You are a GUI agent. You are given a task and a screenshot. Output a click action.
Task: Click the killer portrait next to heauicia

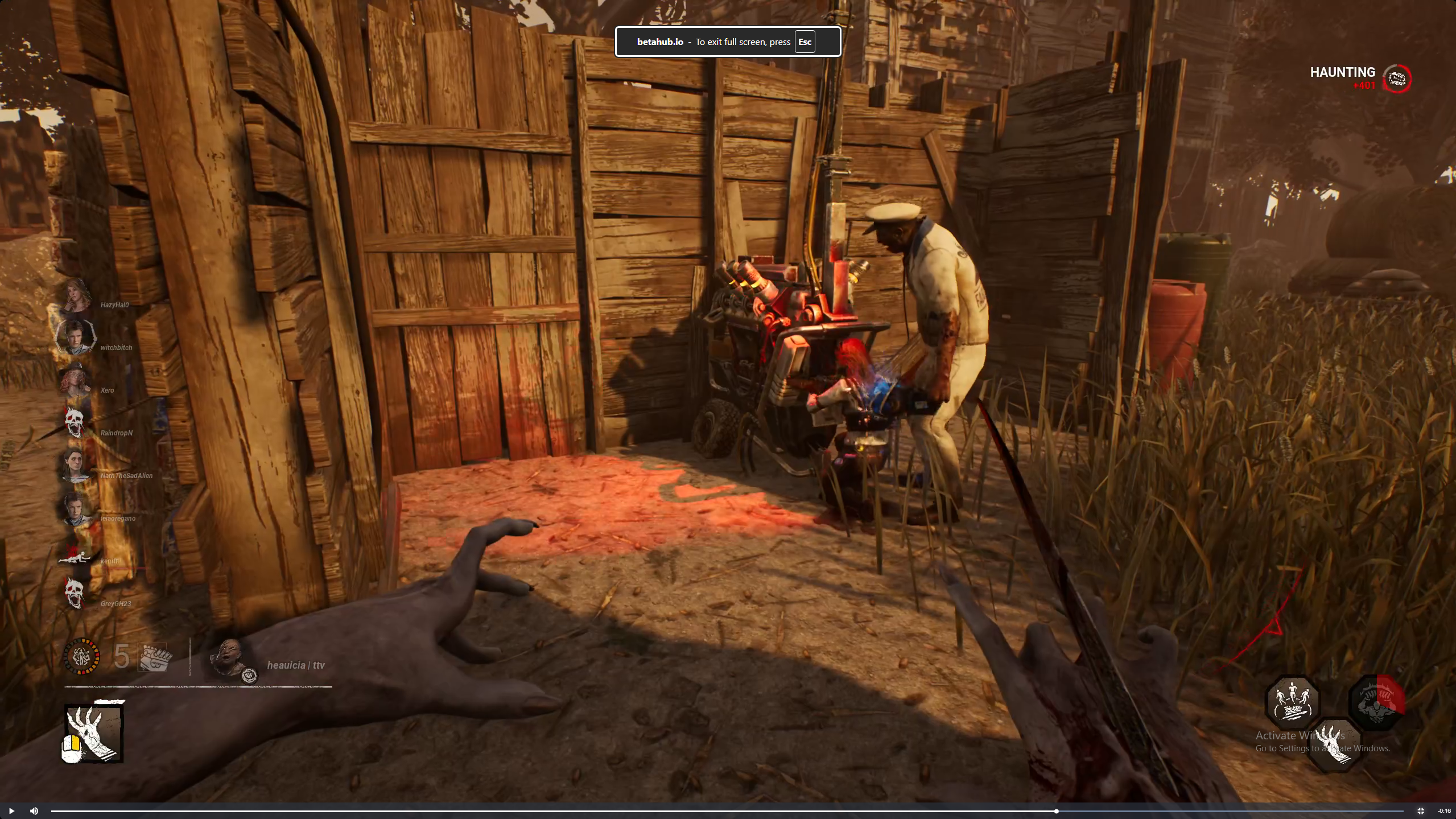[x=231, y=659]
